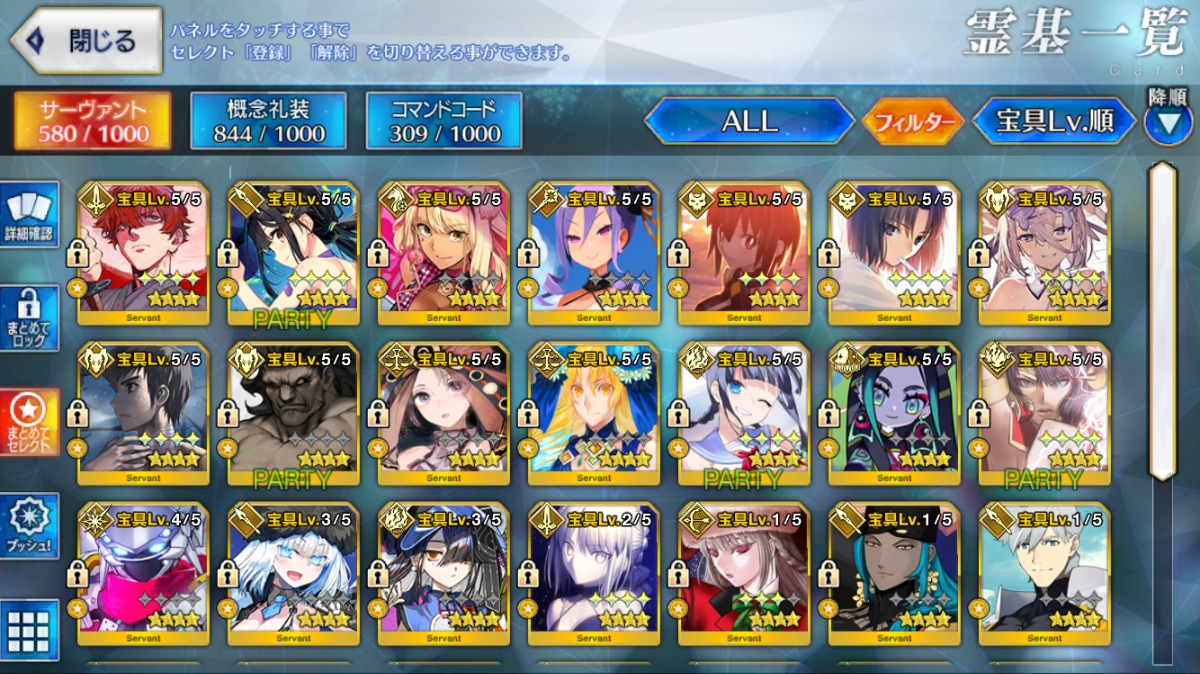Open 詳細確認 card details mode
This screenshot has width=1200, height=674.
click(x=28, y=214)
